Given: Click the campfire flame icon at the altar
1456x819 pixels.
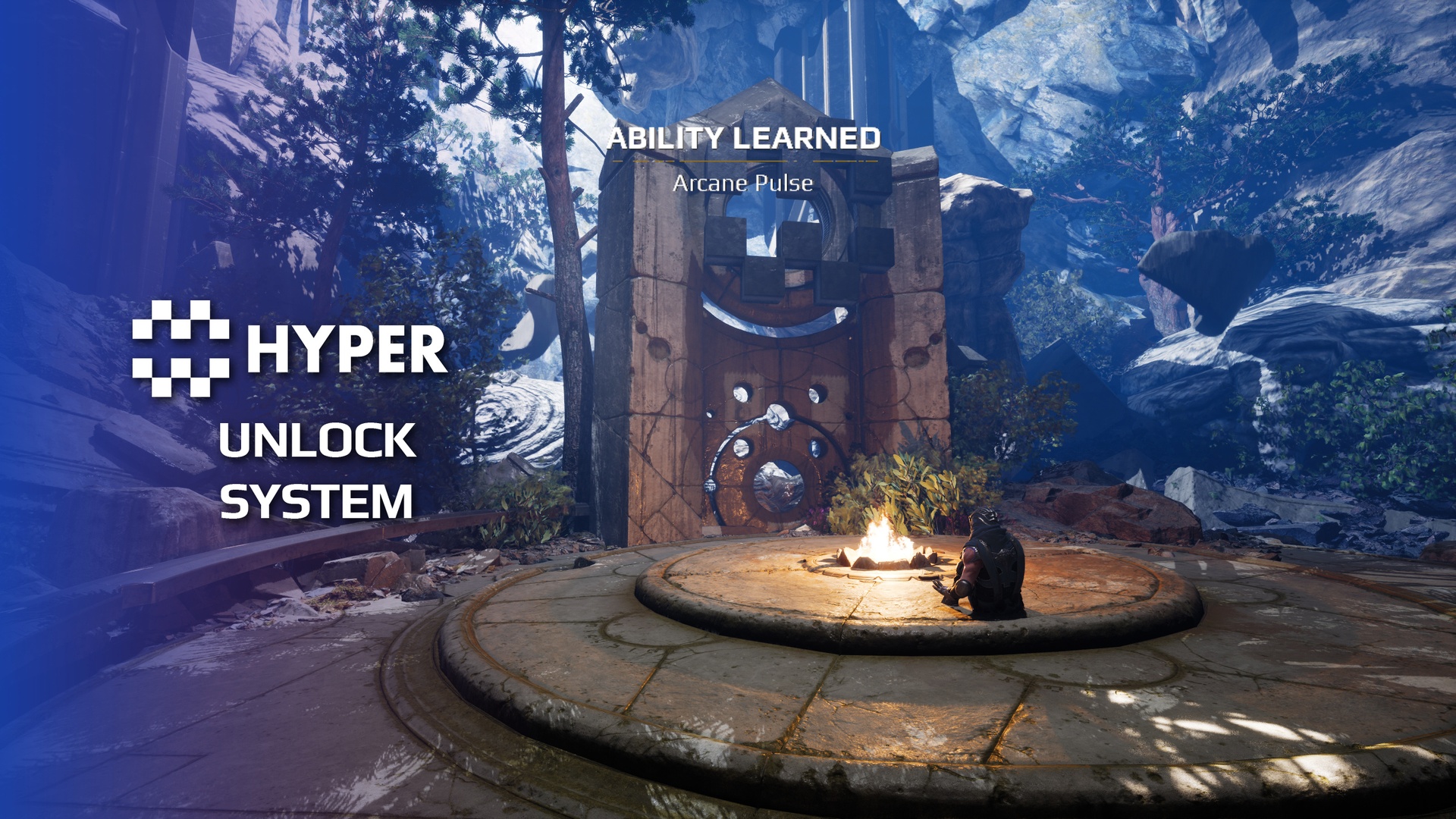Looking at the screenshot, I should [887, 540].
